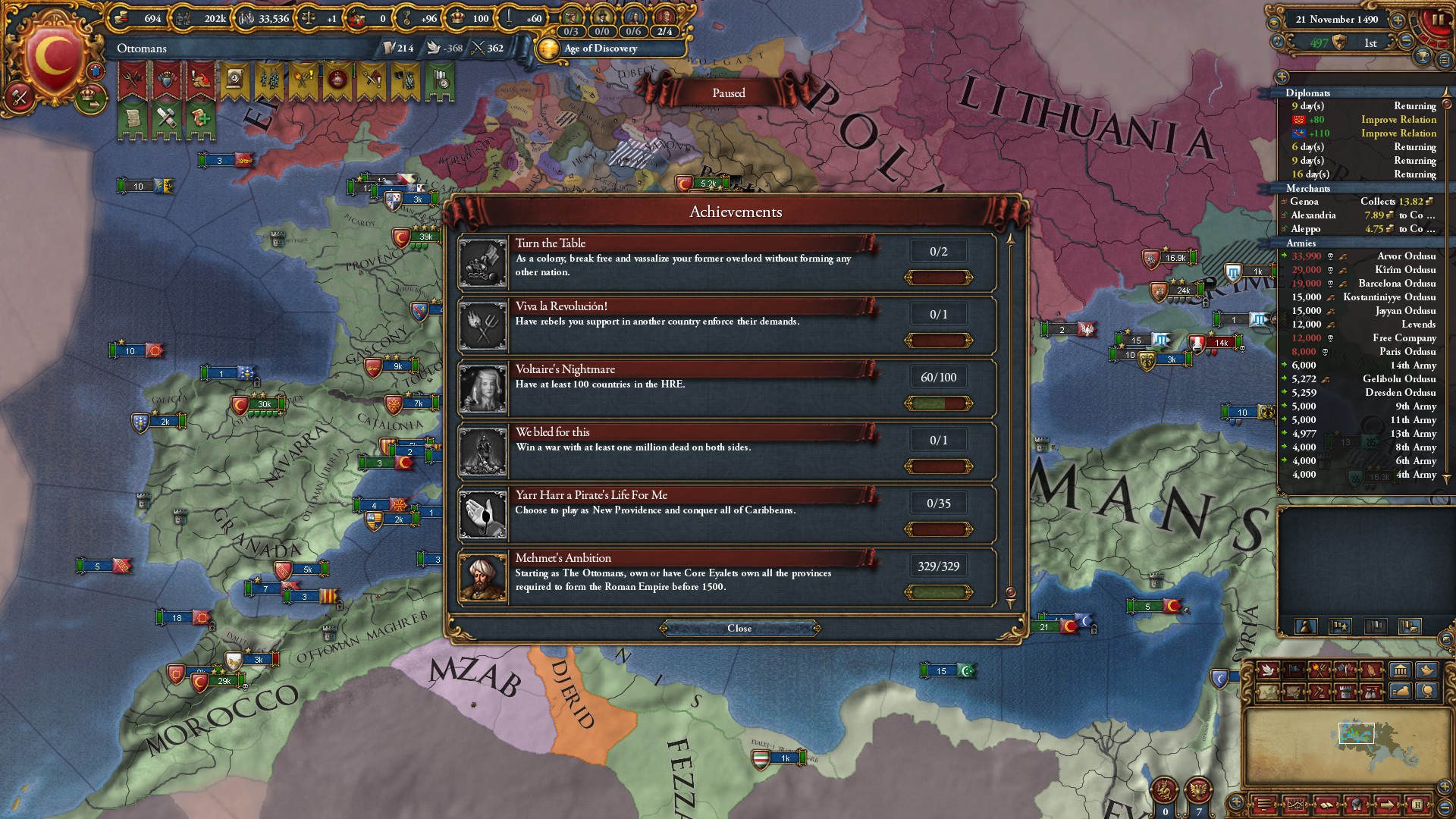Open achievements via the trophy icon
The height and width of the screenshot is (819, 1456).
point(1423,56)
